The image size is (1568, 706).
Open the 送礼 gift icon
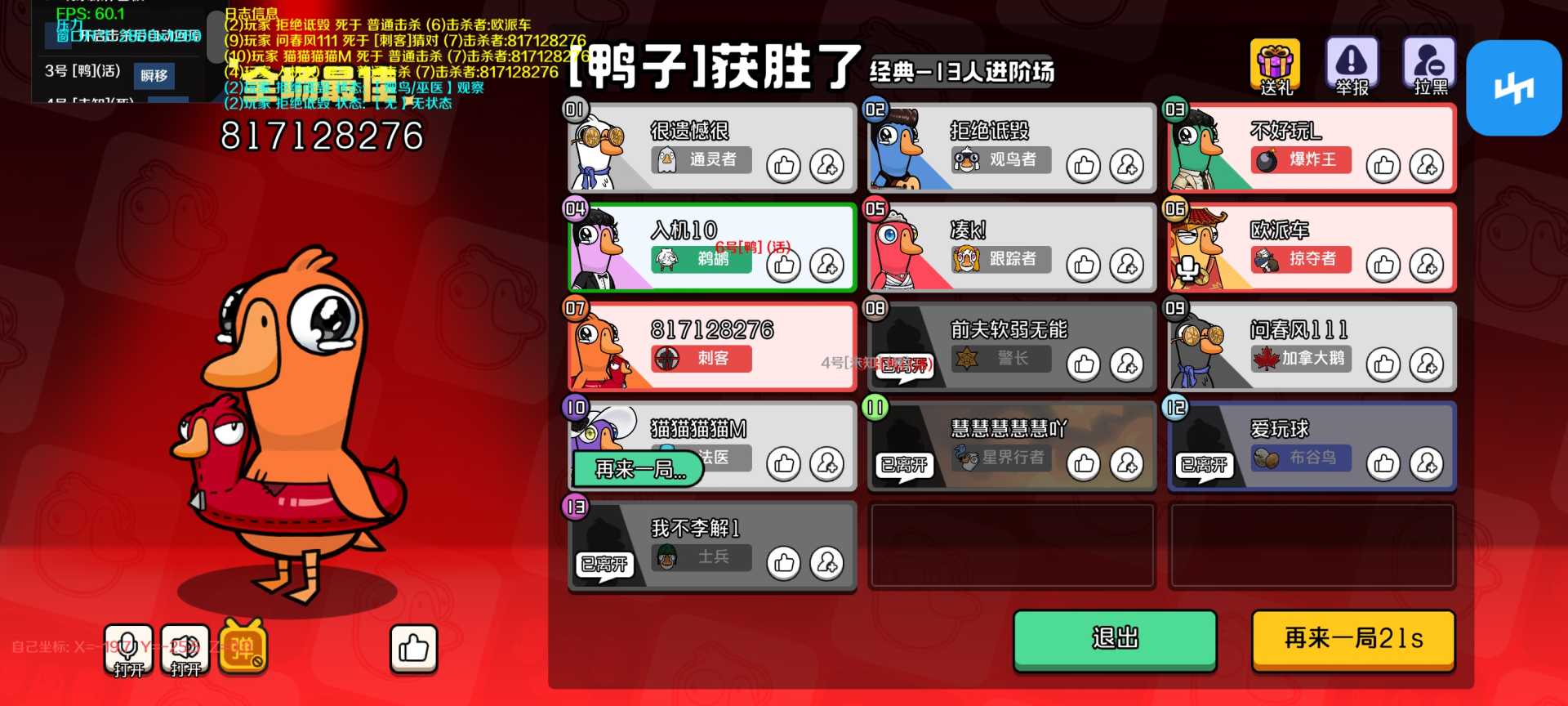coord(1274,65)
